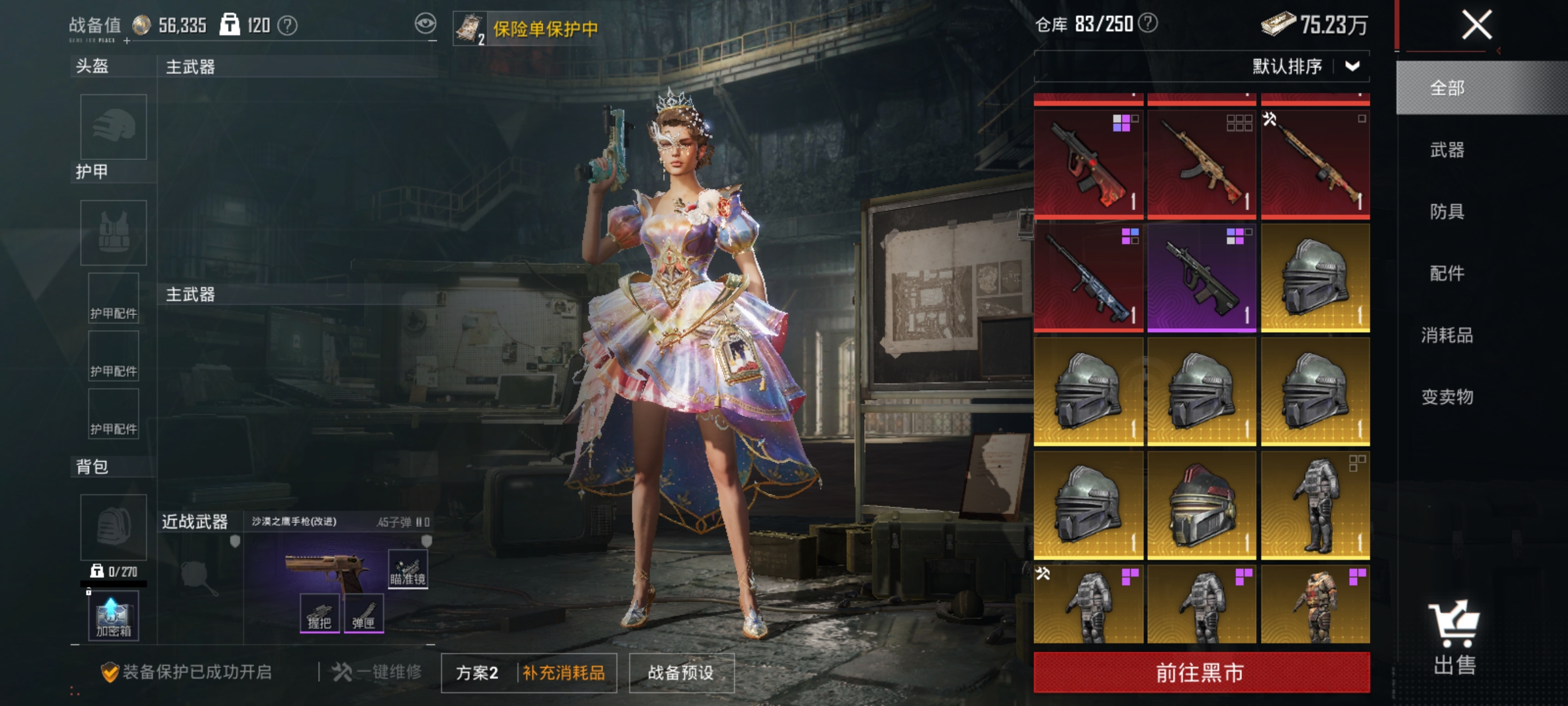This screenshot has height=706, width=1568.
Task: Click the 一键维修 repair button
Action: 378,672
